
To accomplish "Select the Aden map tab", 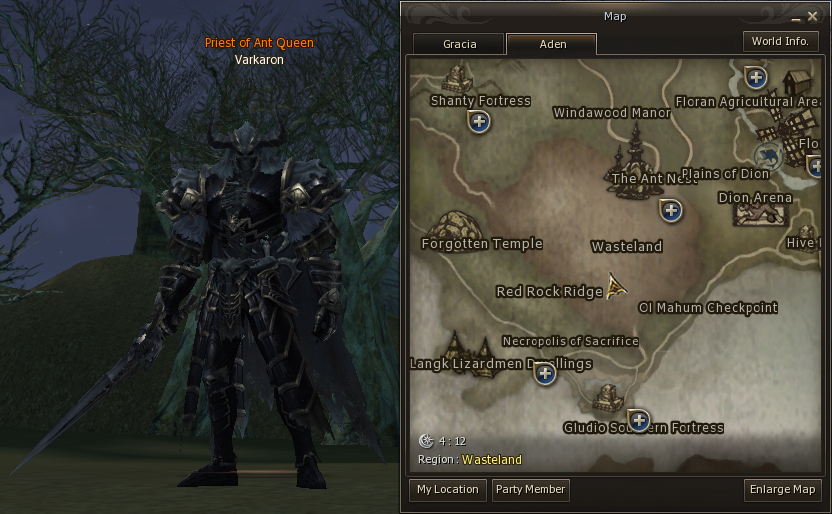I will (551, 44).
